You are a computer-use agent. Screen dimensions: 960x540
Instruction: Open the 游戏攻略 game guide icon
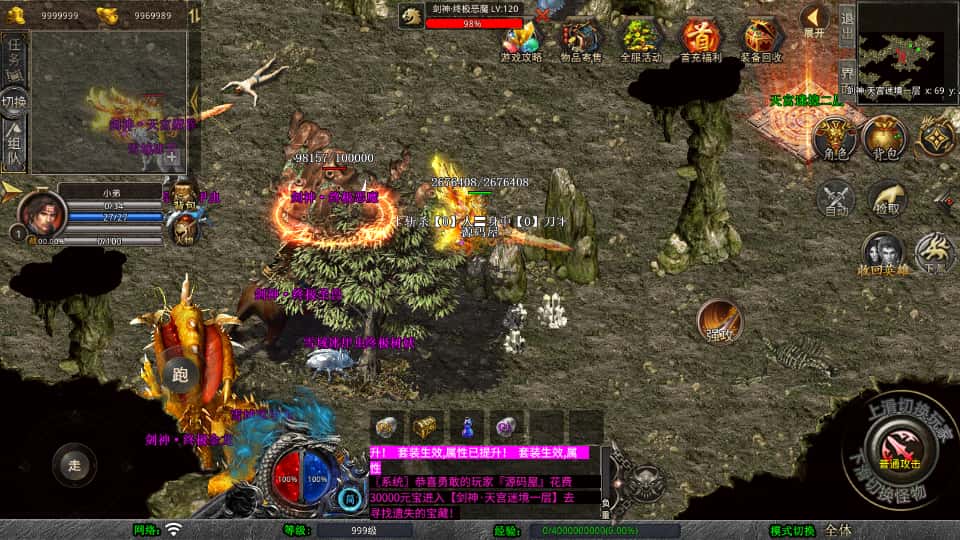[521, 40]
